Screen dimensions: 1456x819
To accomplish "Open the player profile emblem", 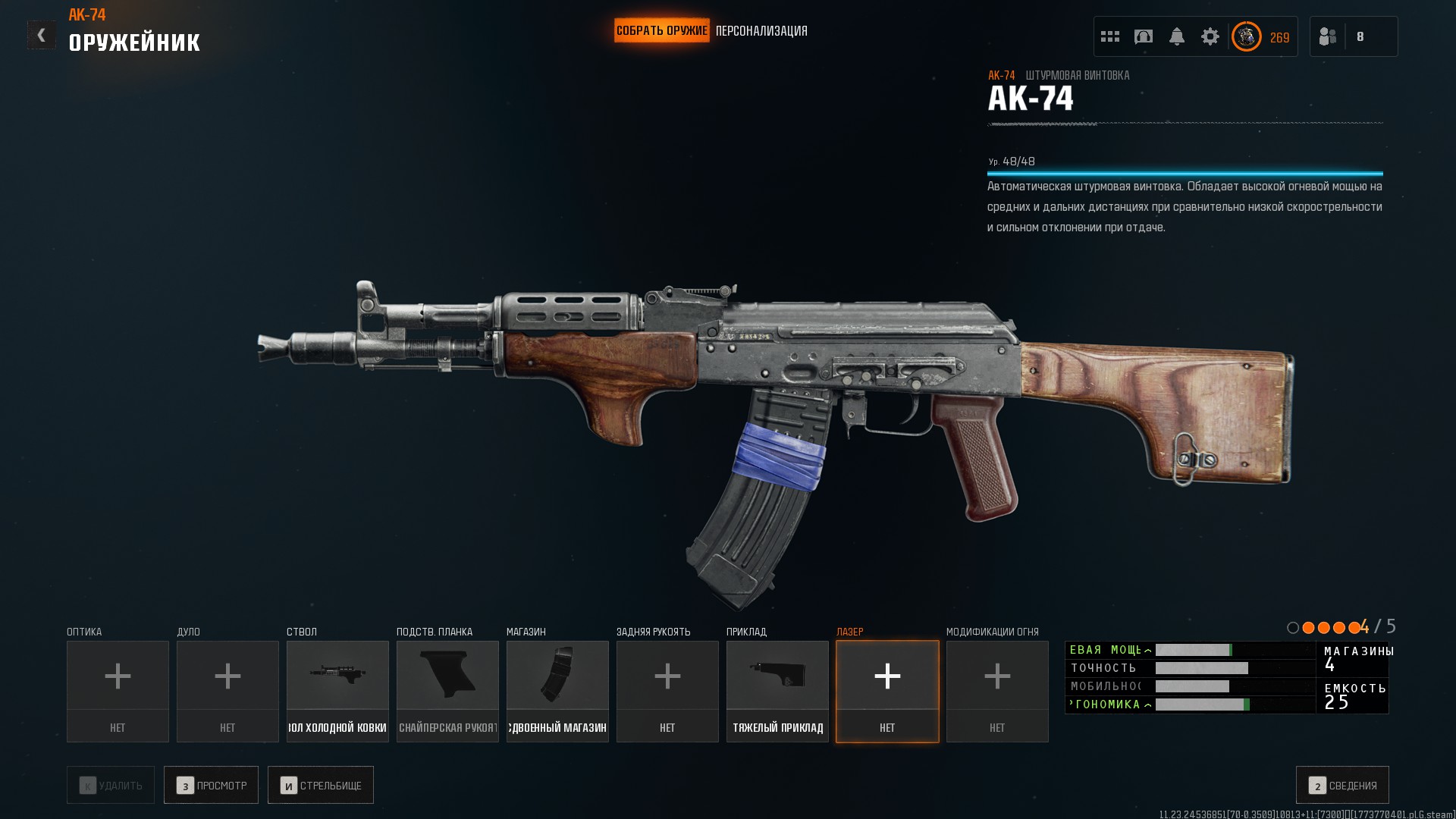I will (1247, 36).
